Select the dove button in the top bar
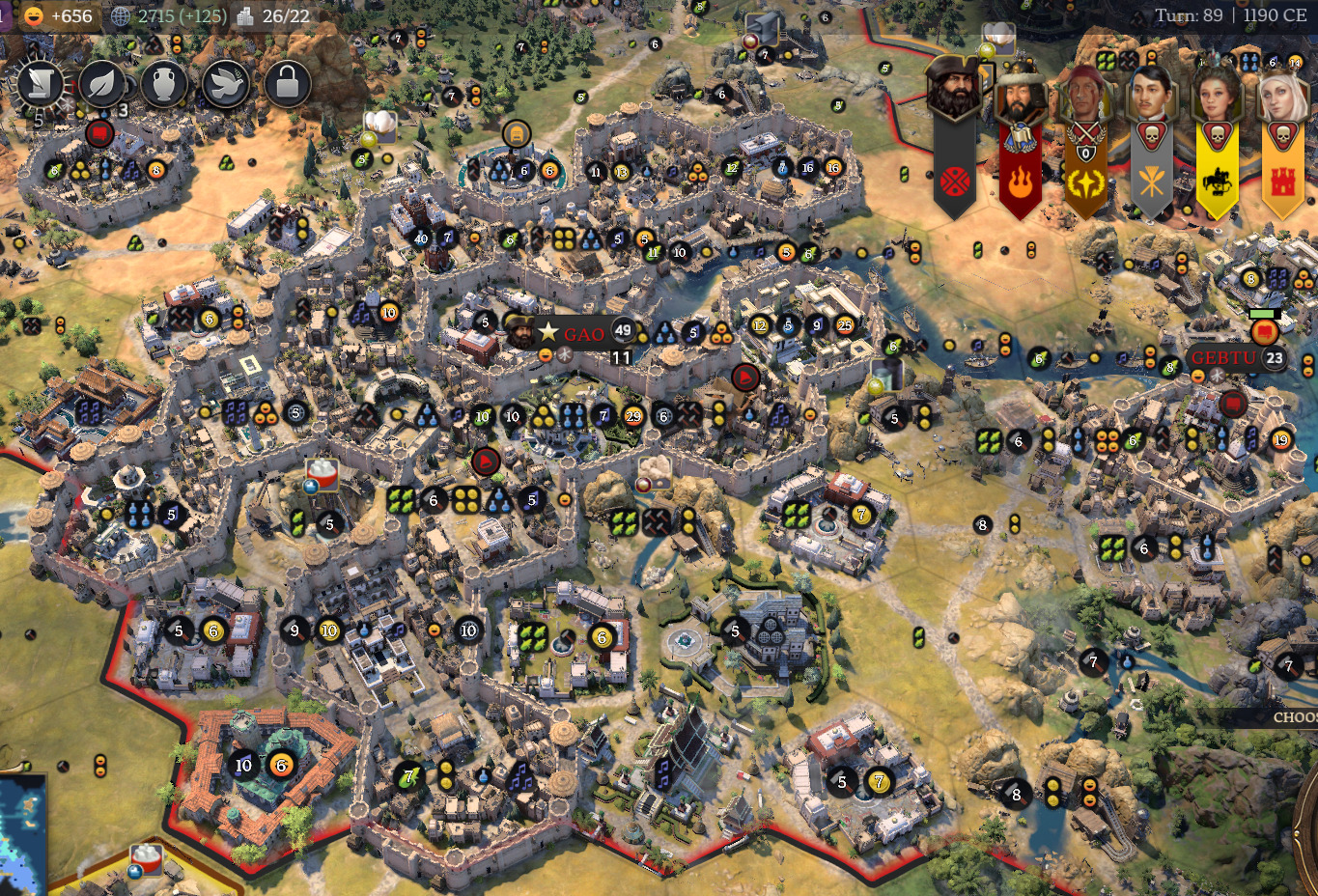This screenshot has width=1318, height=896. point(225,85)
